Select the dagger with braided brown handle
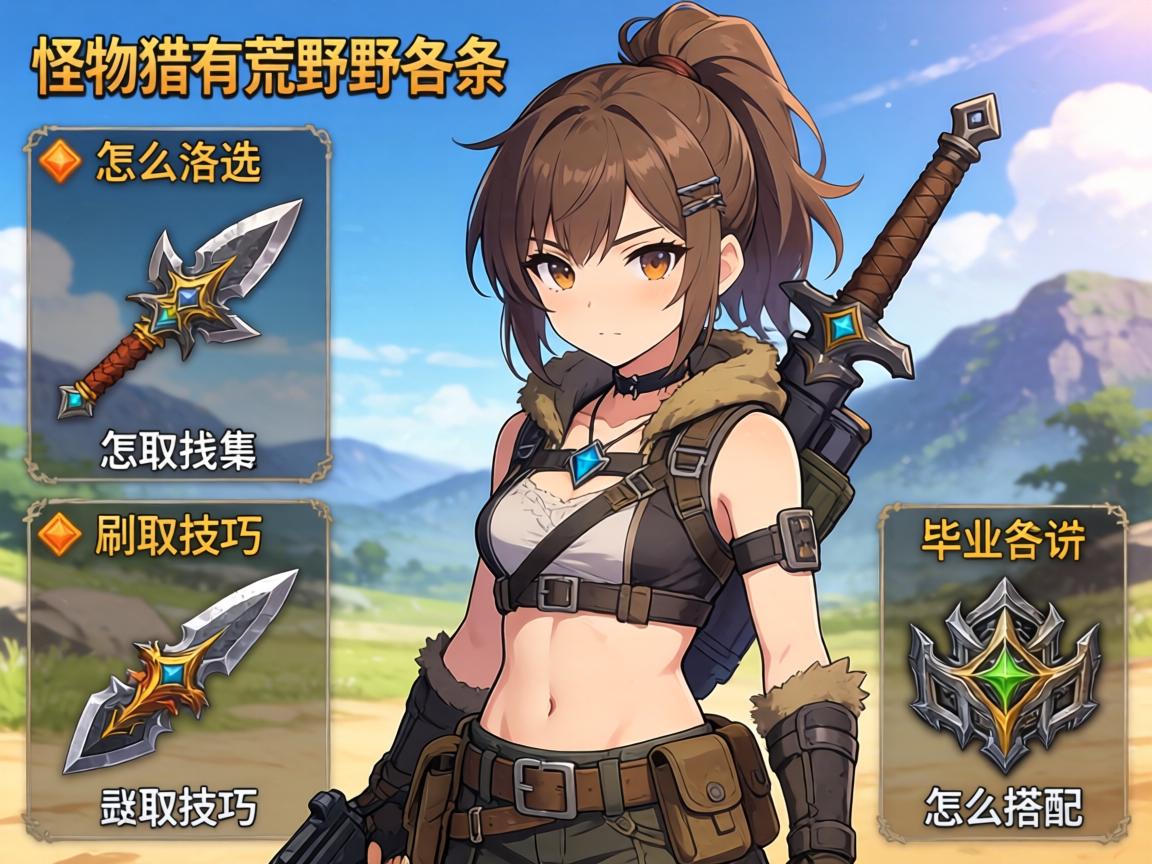The image size is (1152, 864). 181,307
